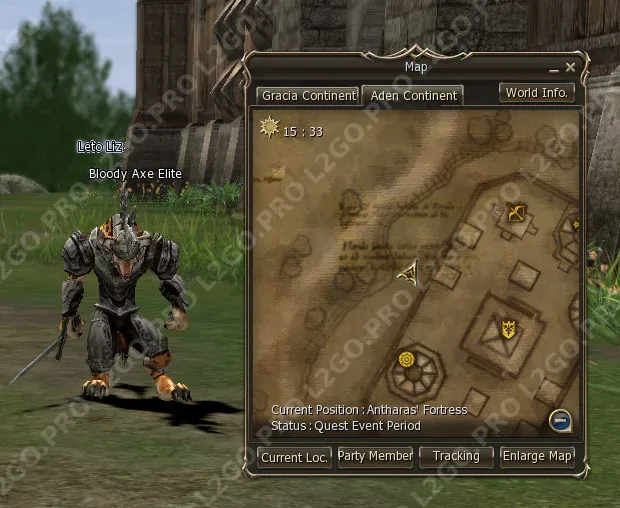The image size is (620, 508).
Task: Select the pickaxe marker on the map
Action: (516, 213)
